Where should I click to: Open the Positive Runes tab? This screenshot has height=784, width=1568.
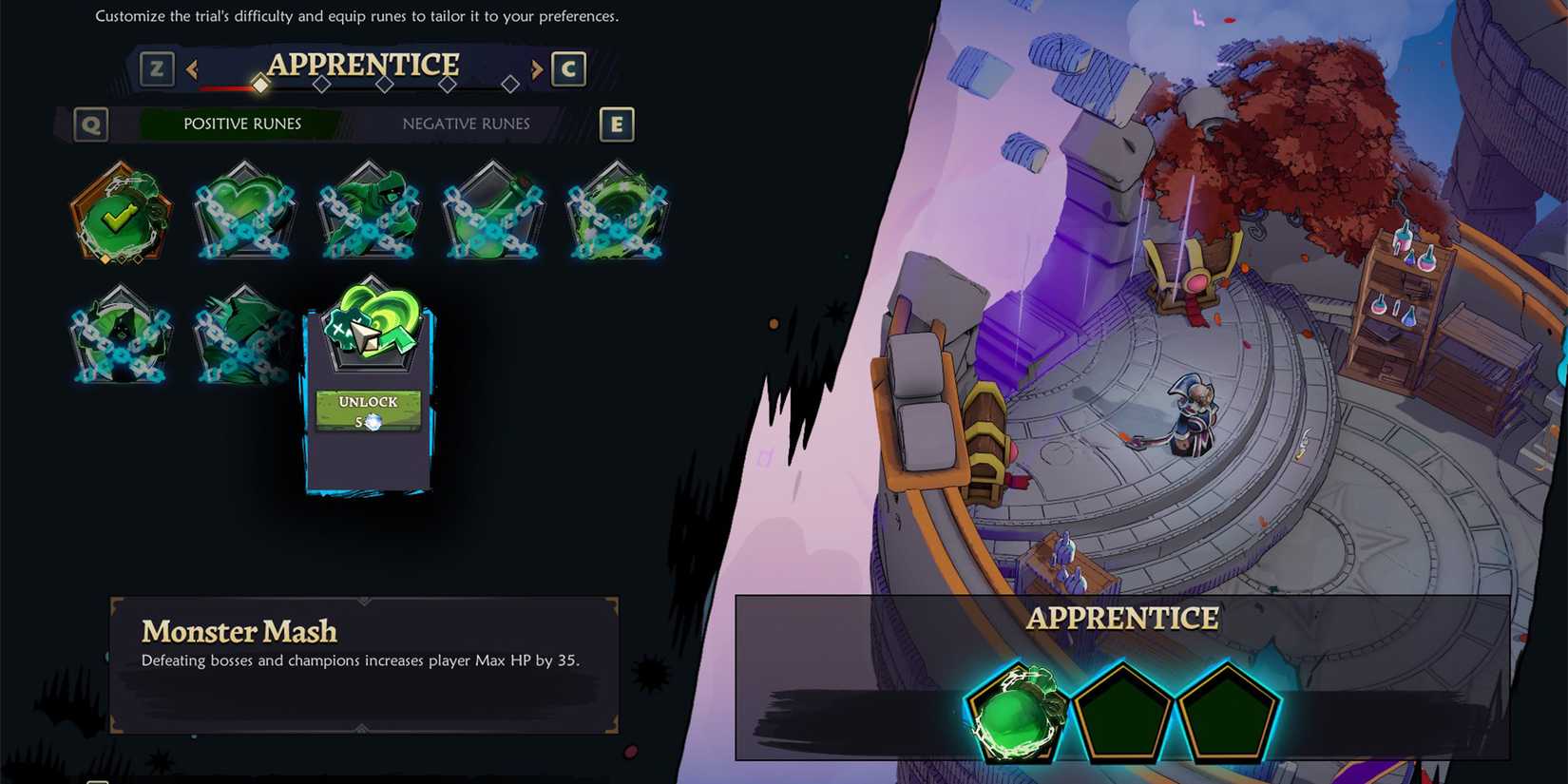(x=242, y=124)
